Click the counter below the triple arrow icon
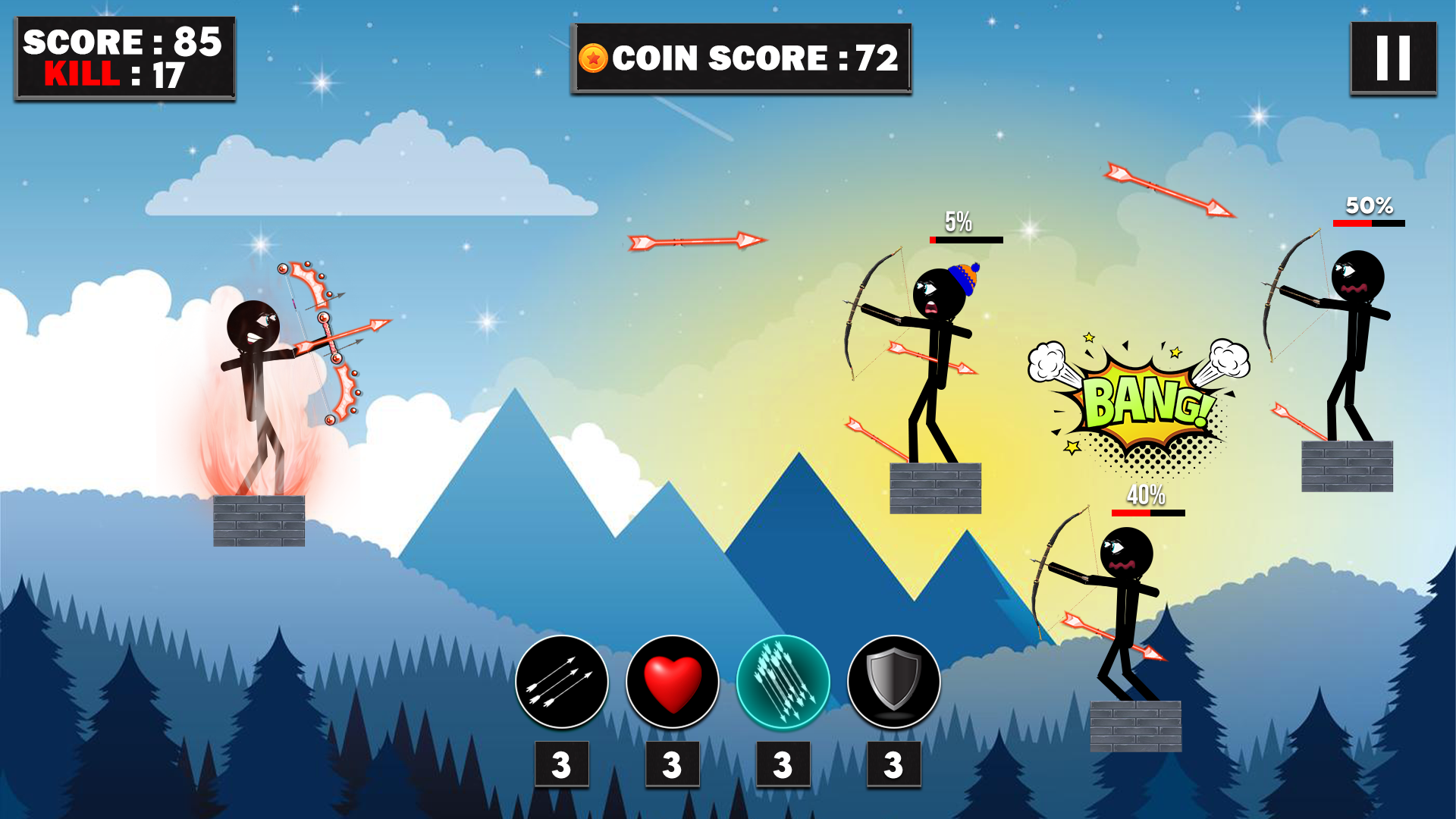This screenshot has height=819, width=1456. tap(561, 764)
